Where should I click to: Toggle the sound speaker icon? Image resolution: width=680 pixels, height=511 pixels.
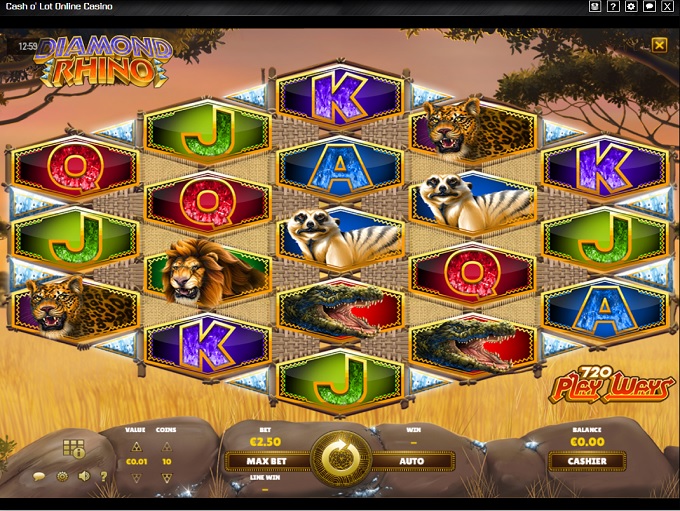coord(84,477)
